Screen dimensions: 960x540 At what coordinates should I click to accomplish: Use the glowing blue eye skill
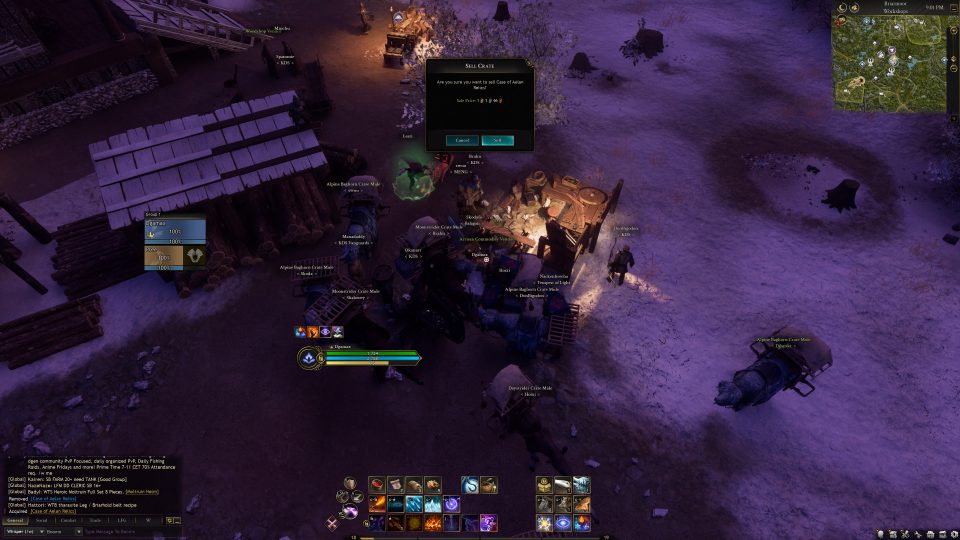pos(563,523)
